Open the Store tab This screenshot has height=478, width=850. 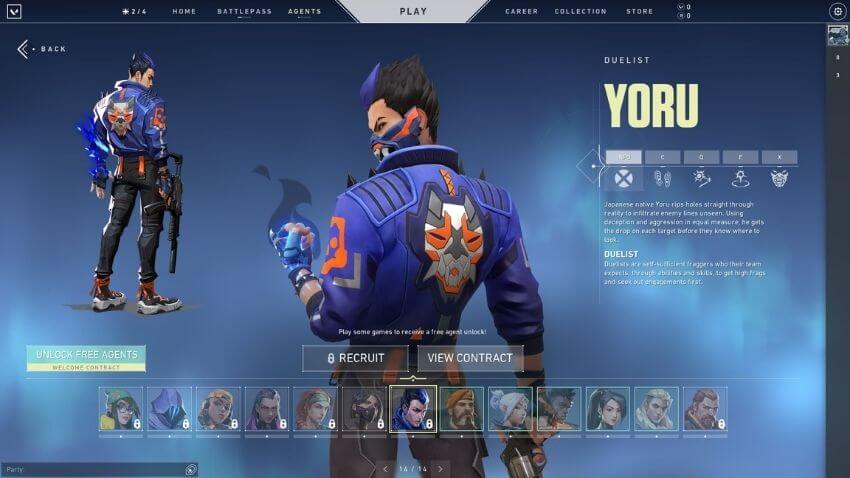[x=639, y=12]
